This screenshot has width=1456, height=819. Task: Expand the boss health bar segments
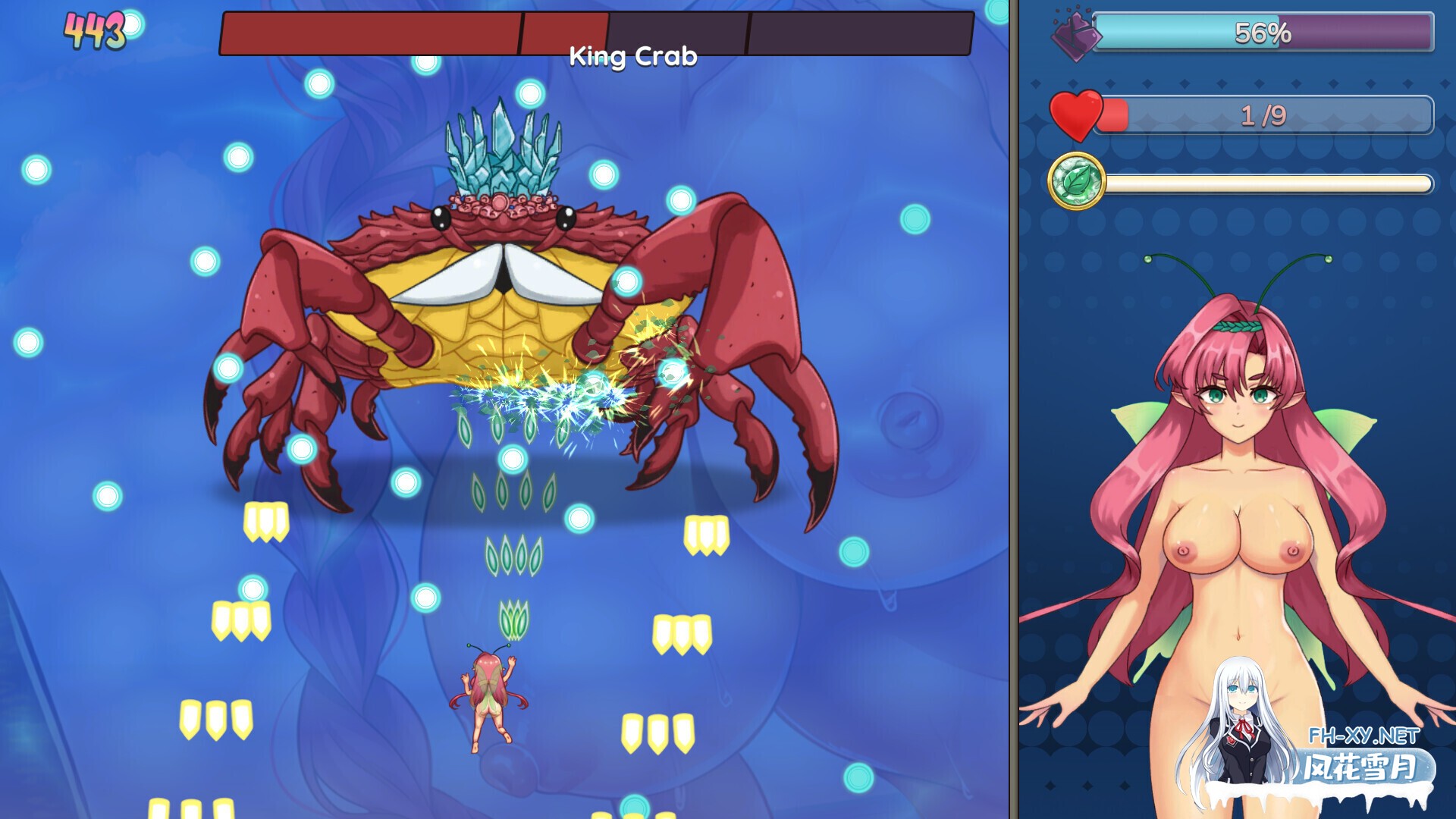coord(595,30)
